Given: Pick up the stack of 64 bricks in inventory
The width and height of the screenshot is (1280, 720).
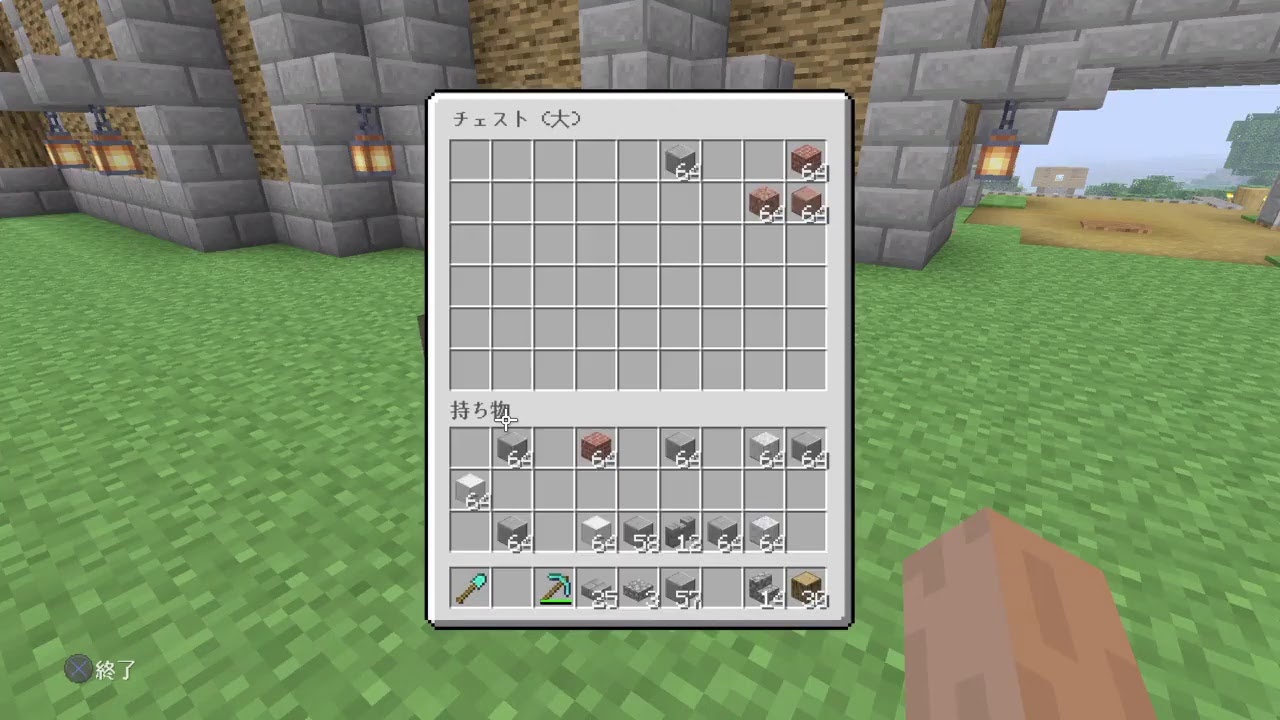Looking at the screenshot, I should (596, 448).
